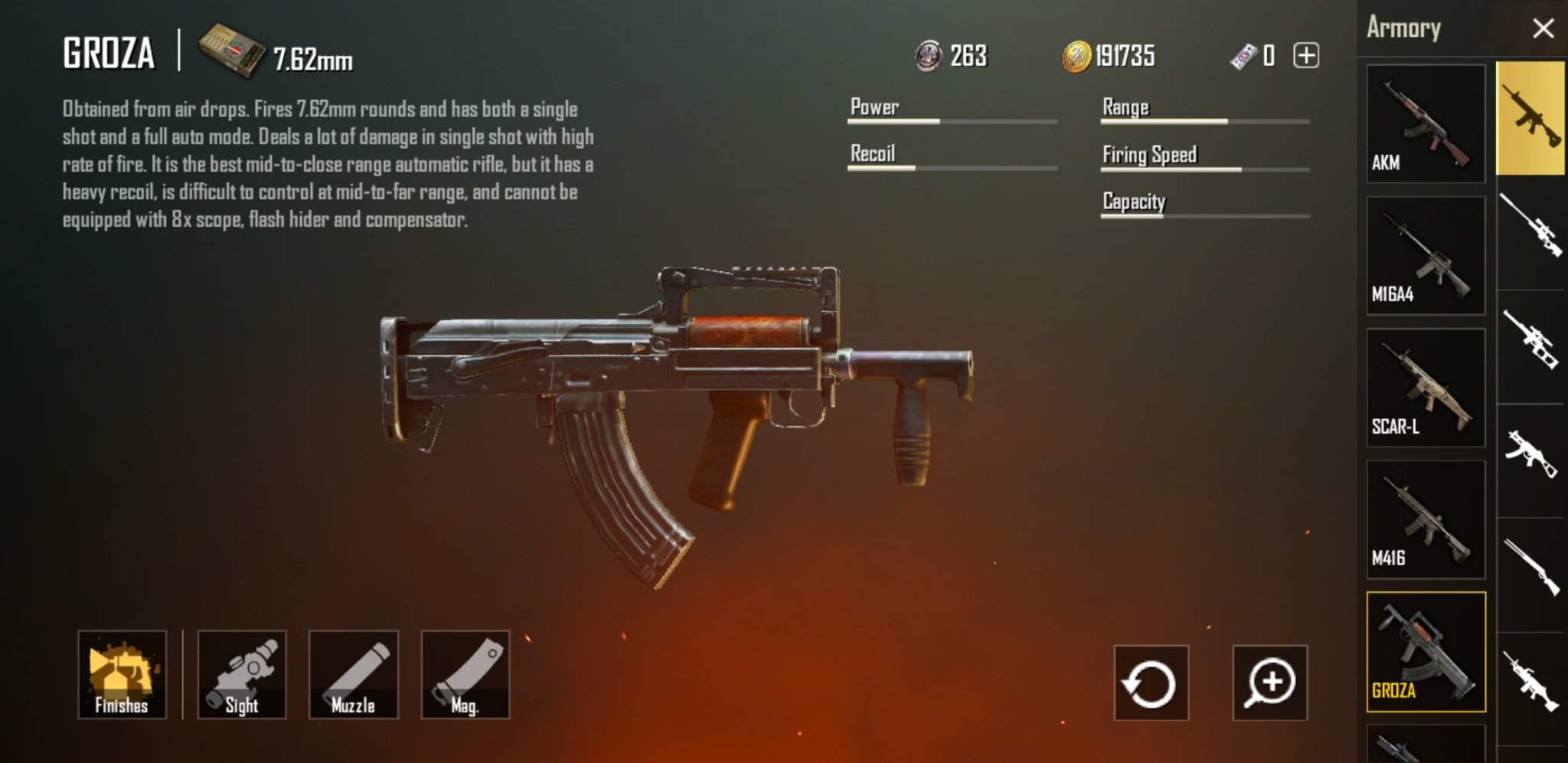This screenshot has width=1568, height=763.
Task: View the M416 in the armory
Action: click(1426, 520)
